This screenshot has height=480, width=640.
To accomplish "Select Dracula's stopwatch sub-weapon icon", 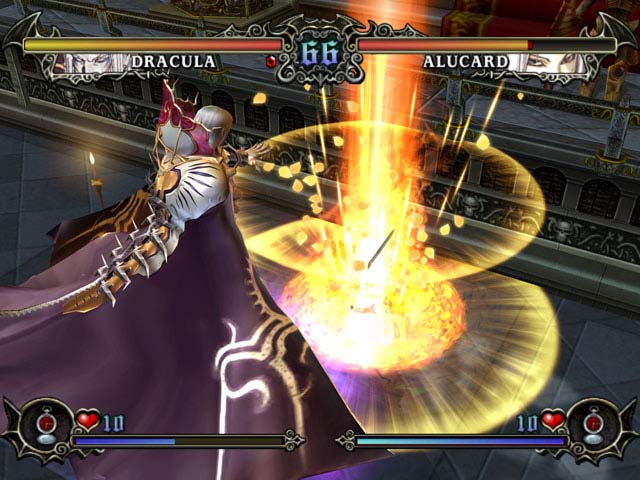I will pyautogui.click(x=44, y=425).
